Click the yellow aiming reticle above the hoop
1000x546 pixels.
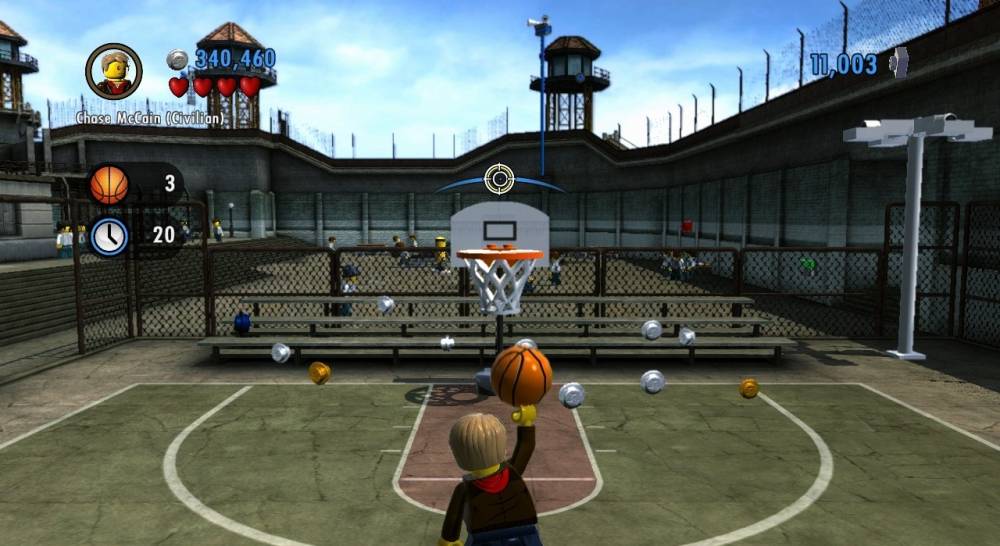(499, 179)
